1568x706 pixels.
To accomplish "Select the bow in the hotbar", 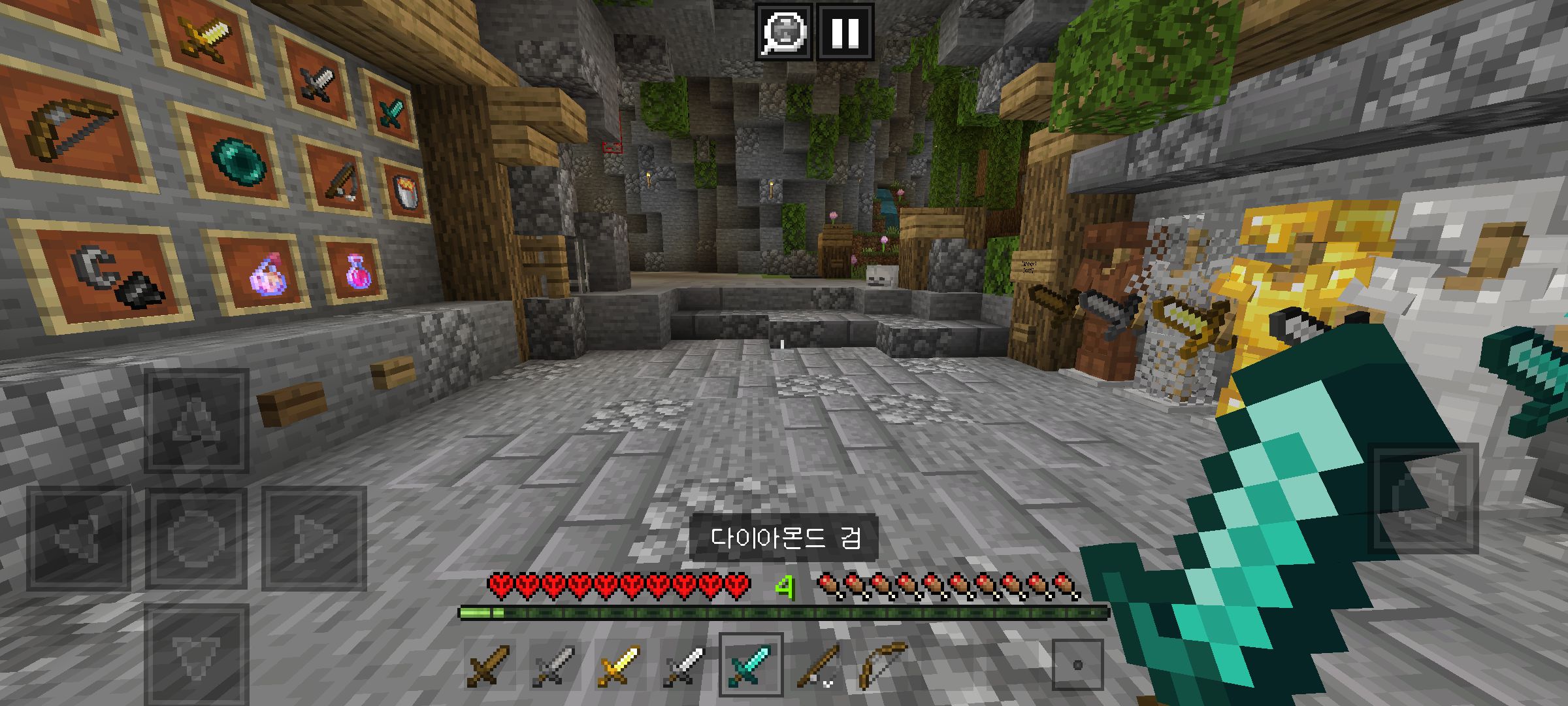I will [881, 665].
